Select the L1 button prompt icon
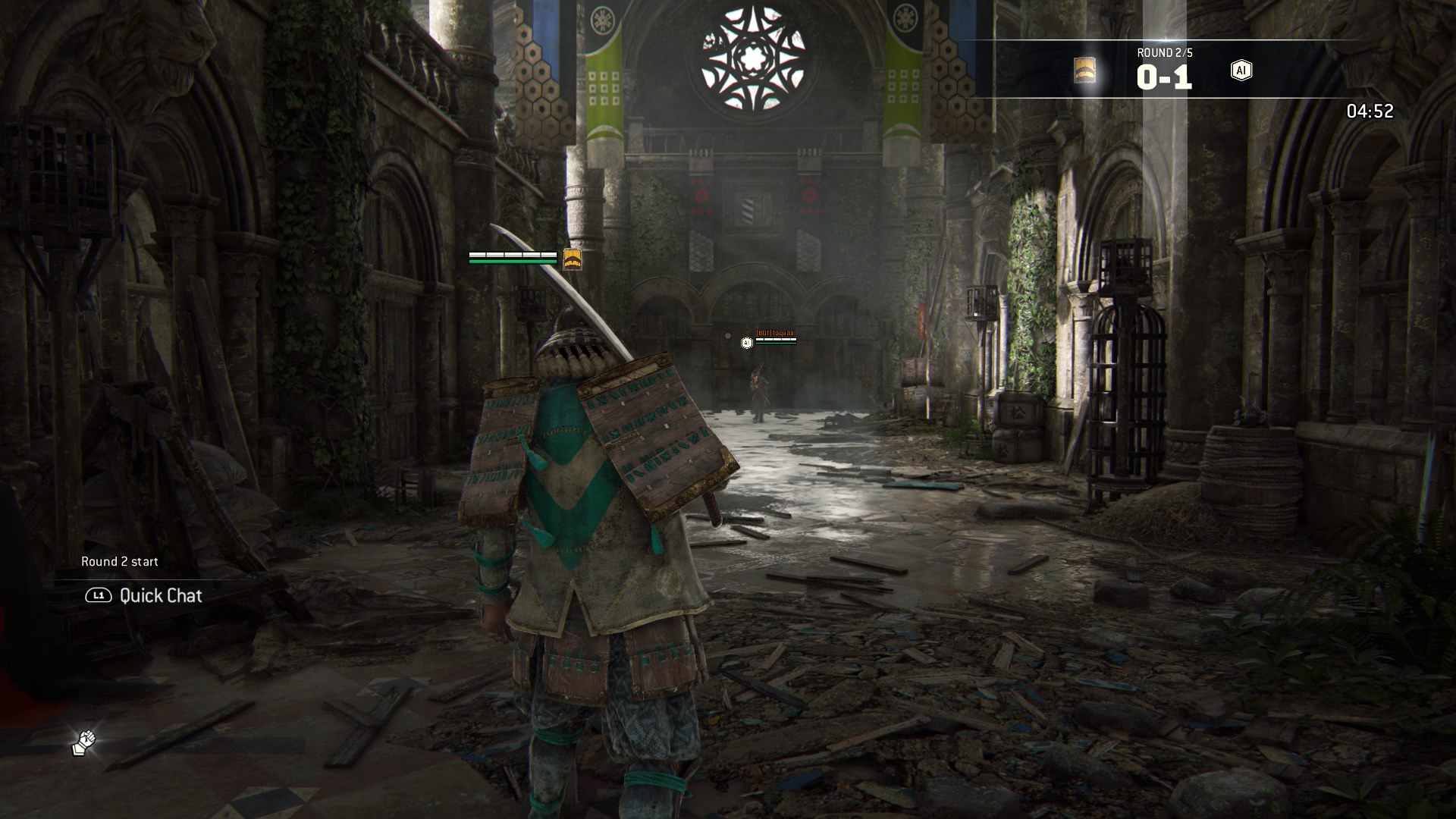Image resolution: width=1456 pixels, height=819 pixels. pos(99,595)
